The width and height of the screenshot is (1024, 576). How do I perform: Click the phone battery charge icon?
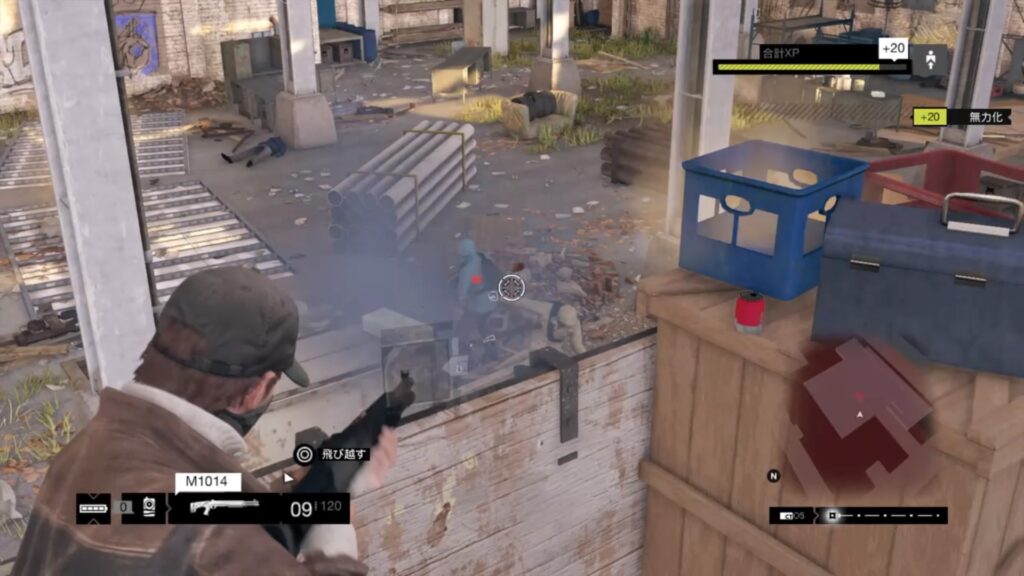(93, 508)
